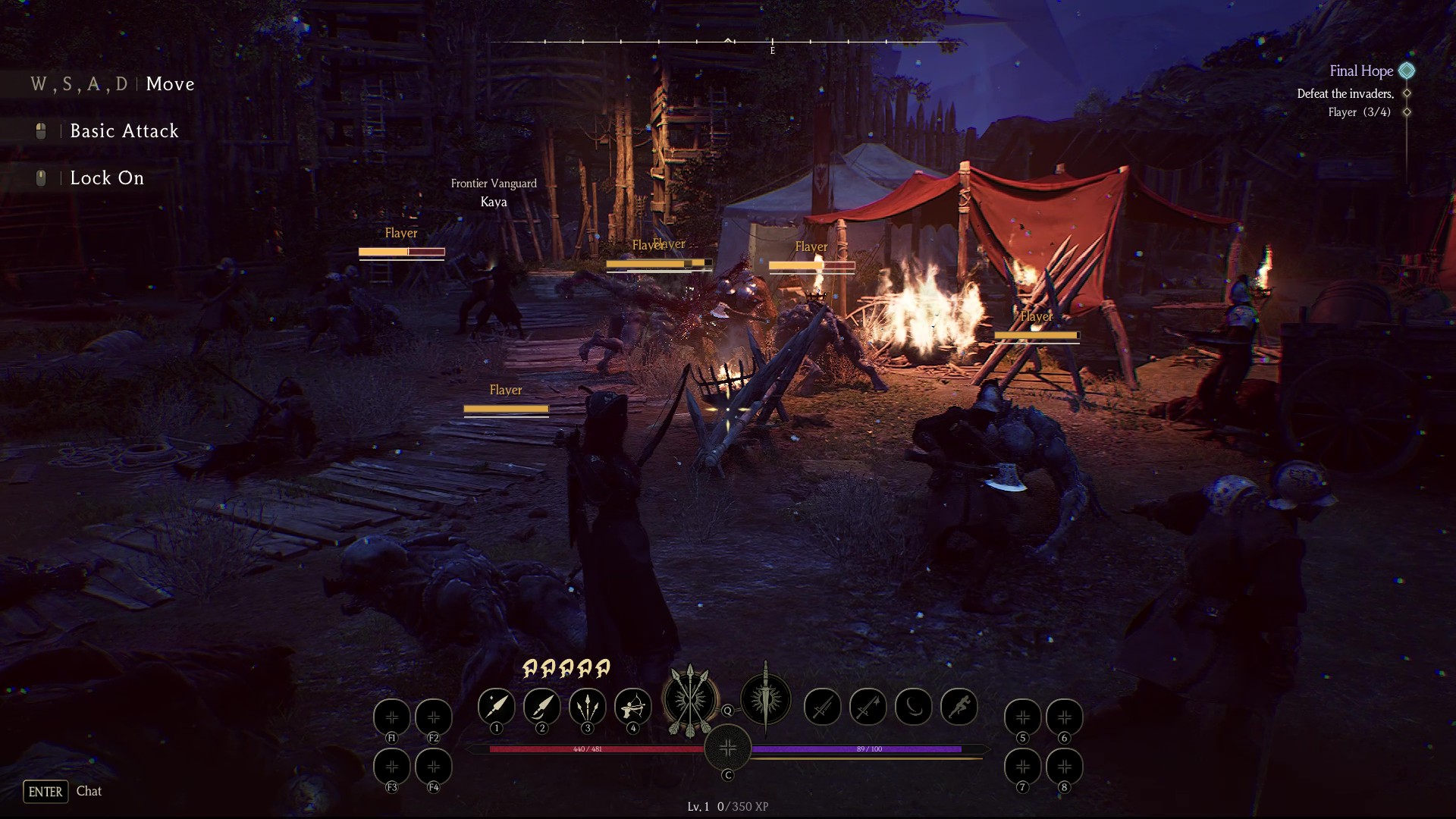
Task: Activate the sword with spark skill
Action: tap(868, 707)
